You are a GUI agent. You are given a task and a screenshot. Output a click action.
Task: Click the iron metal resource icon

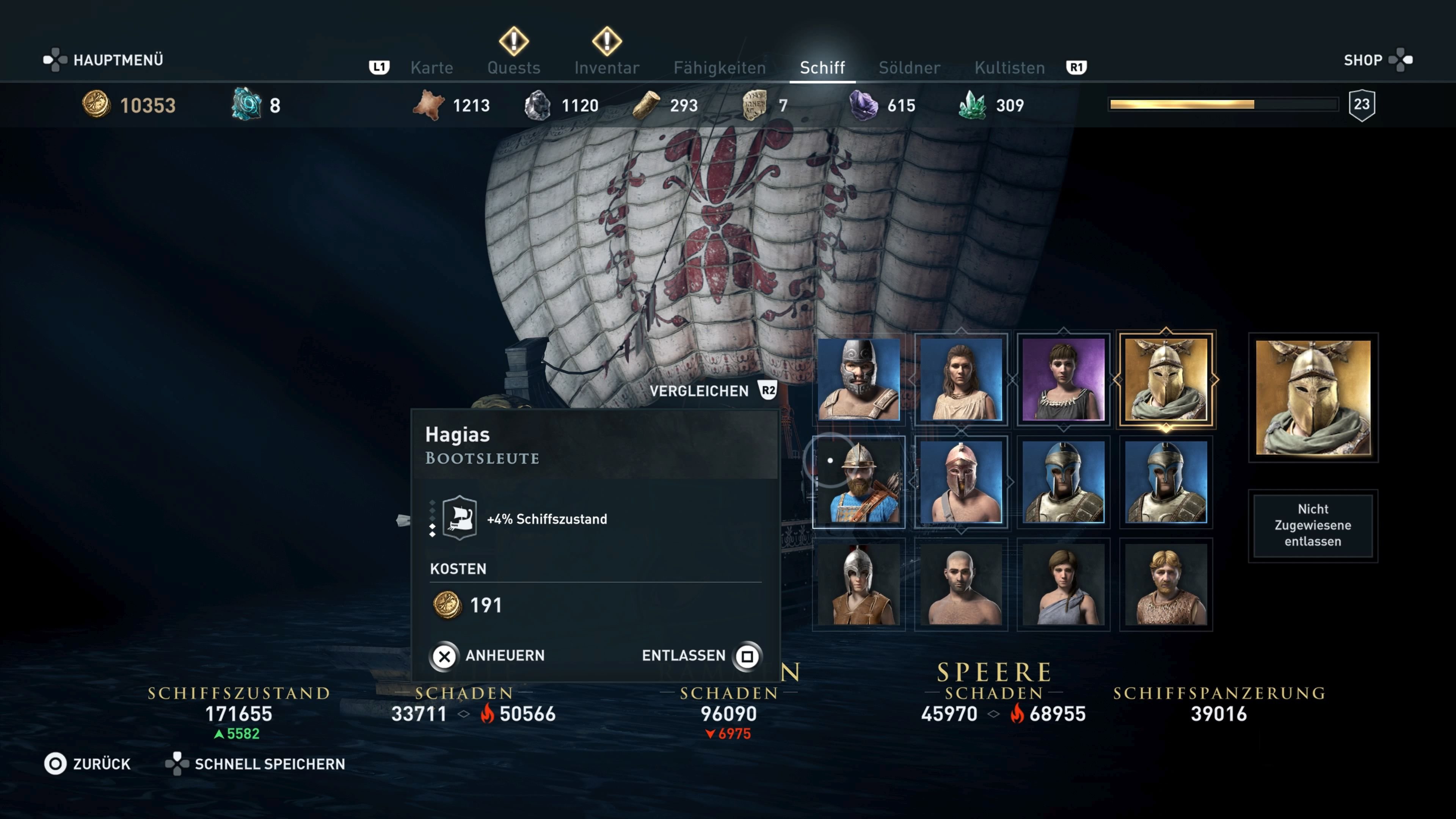click(x=536, y=105)
